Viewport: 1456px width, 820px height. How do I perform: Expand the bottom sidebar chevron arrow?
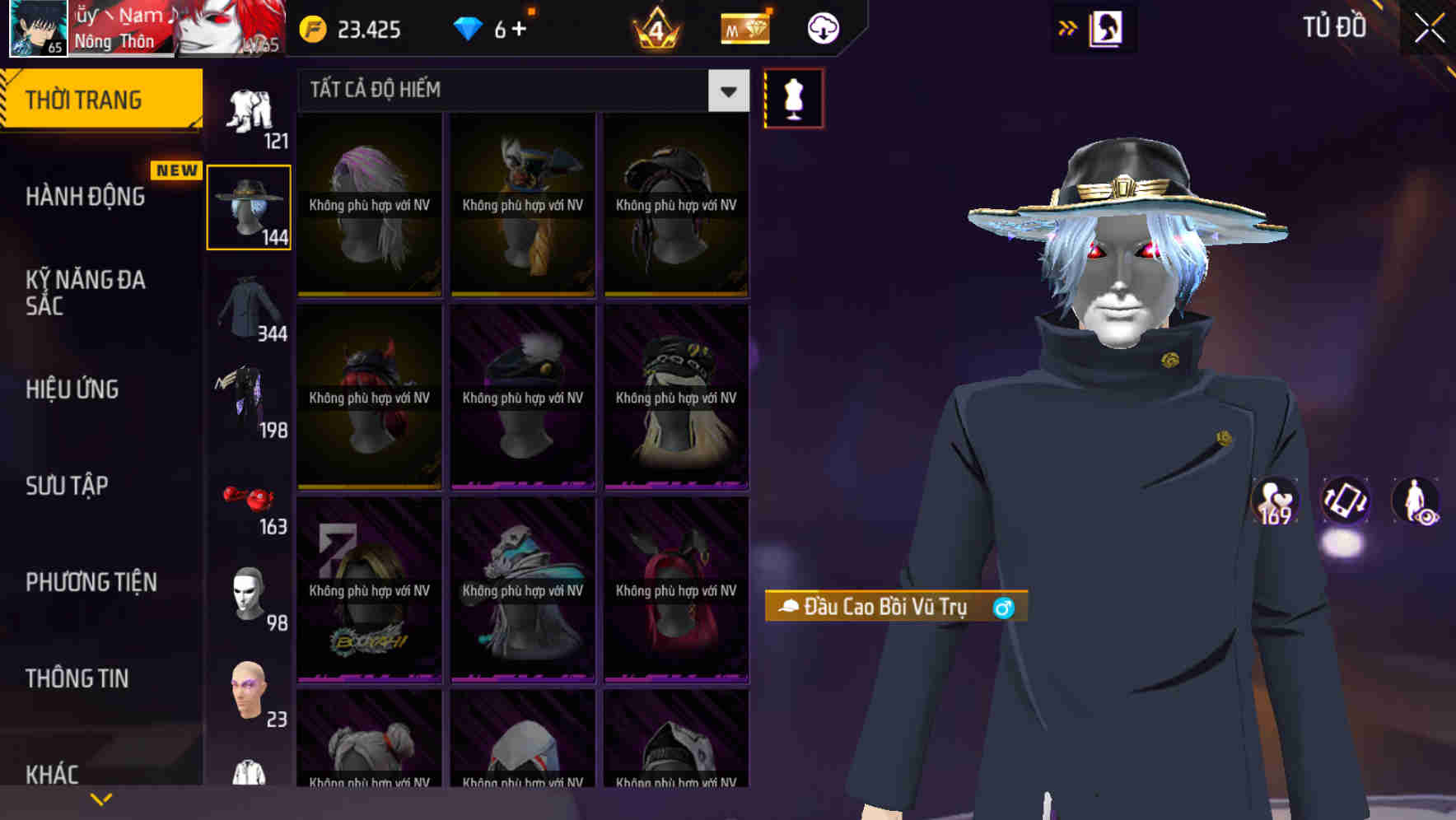102,797
